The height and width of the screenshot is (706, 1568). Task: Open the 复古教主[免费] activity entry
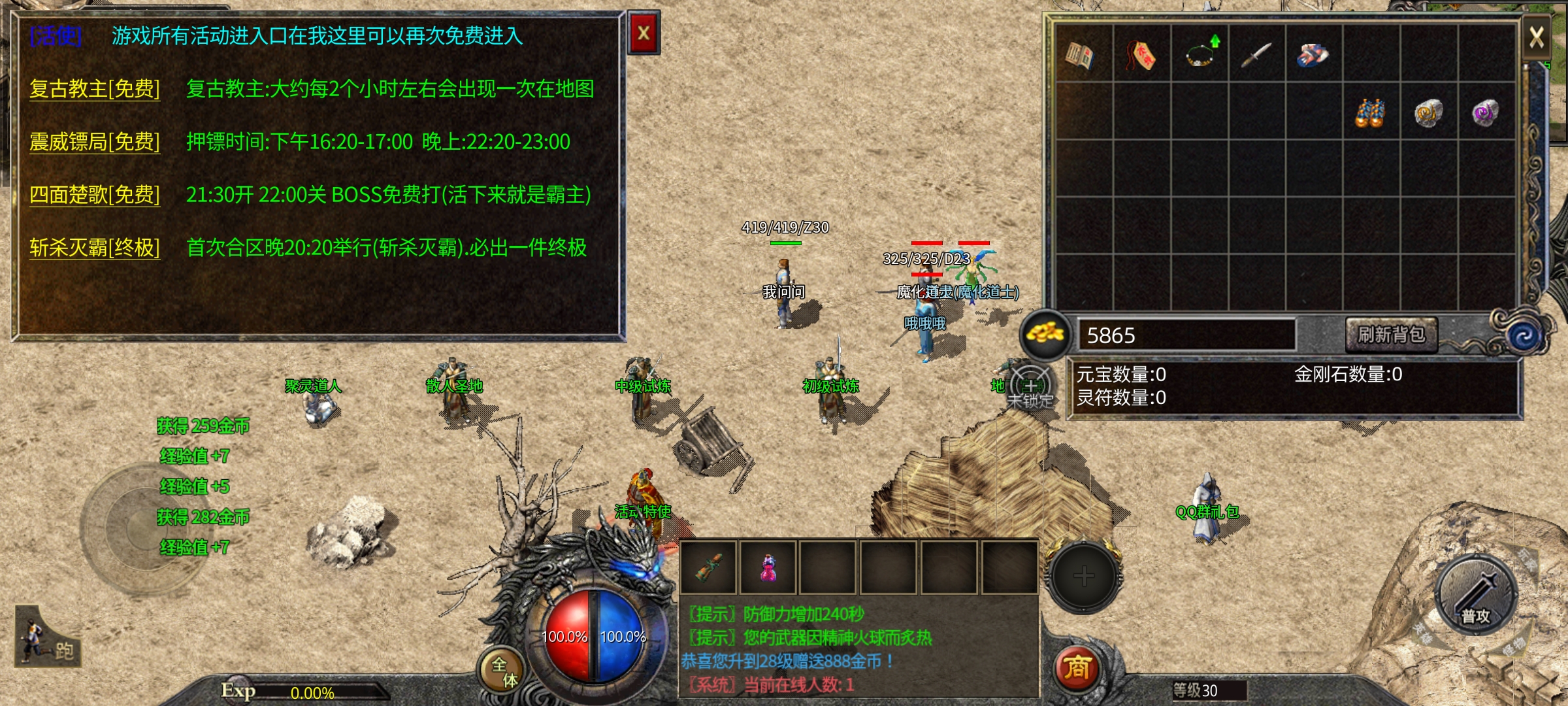click(x=95, y=89)
